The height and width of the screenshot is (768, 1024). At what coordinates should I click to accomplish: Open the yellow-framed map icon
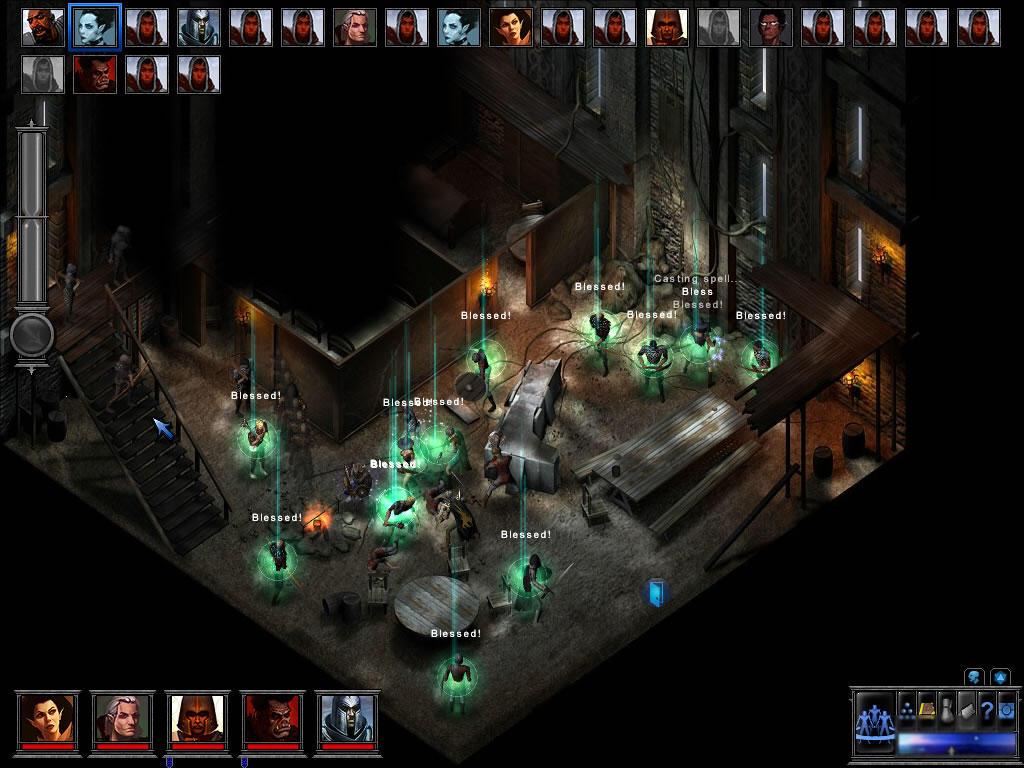[927, 709]
